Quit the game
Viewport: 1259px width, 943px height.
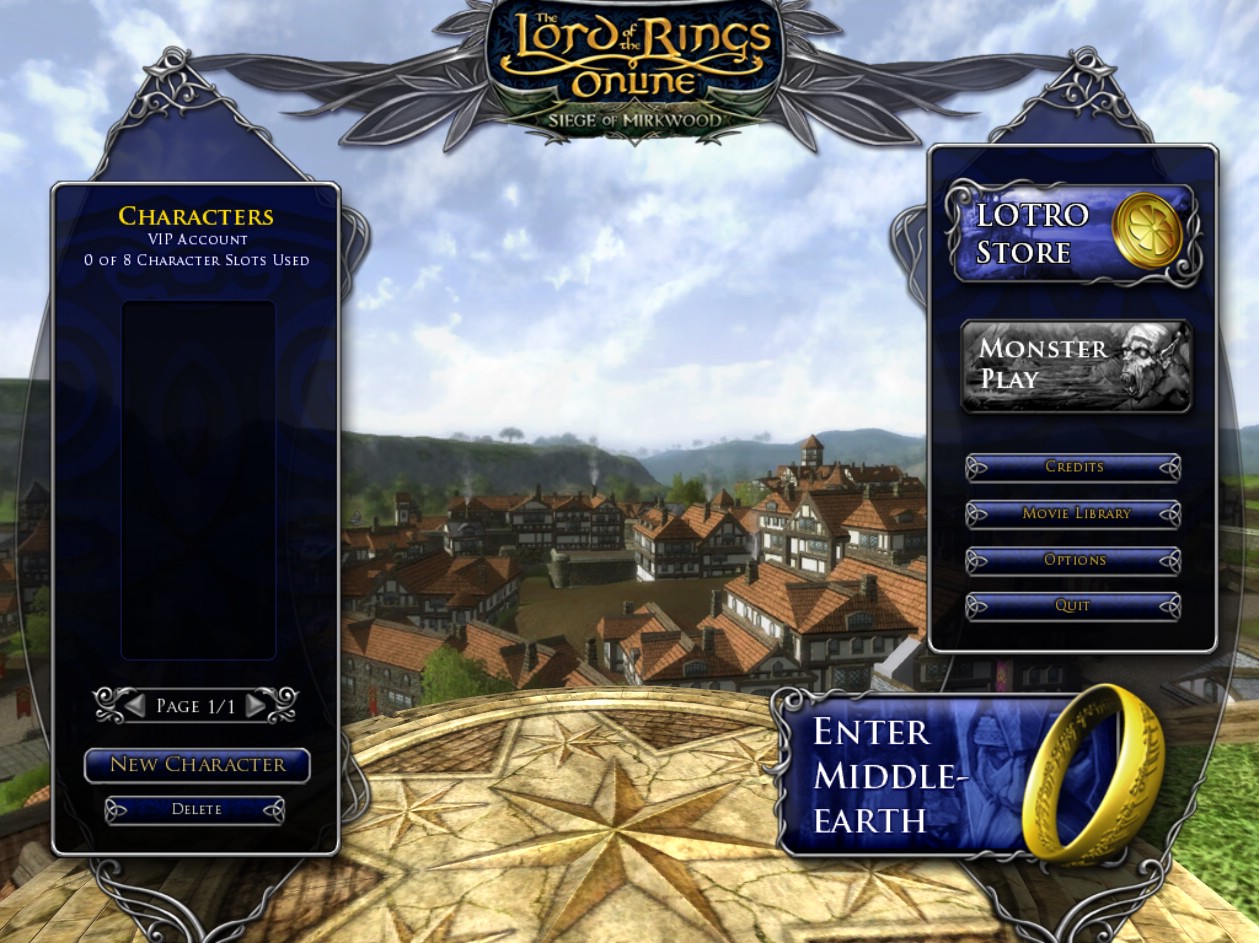coord(1073,606)
